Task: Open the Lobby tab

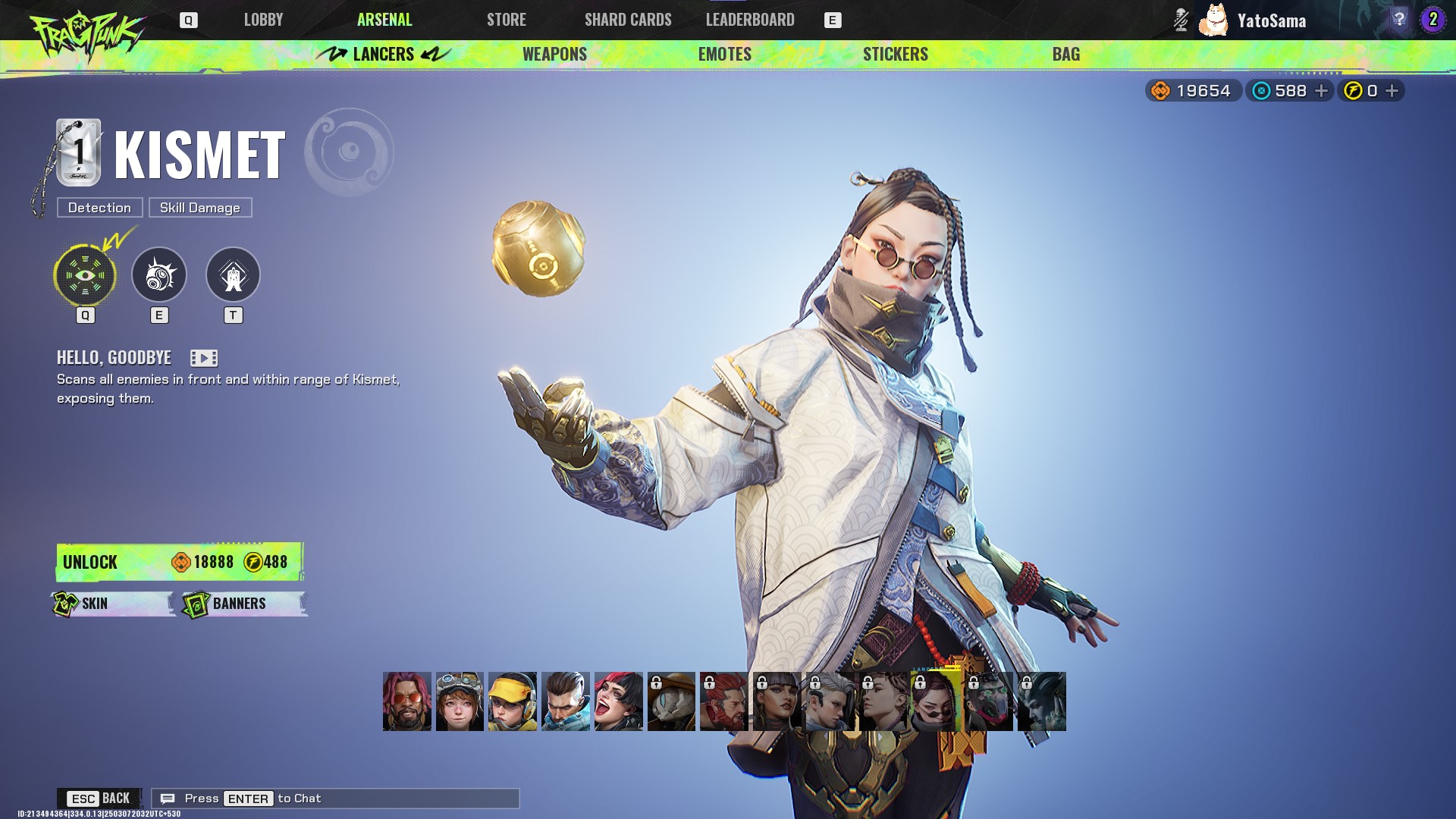Action: (263, 20)
